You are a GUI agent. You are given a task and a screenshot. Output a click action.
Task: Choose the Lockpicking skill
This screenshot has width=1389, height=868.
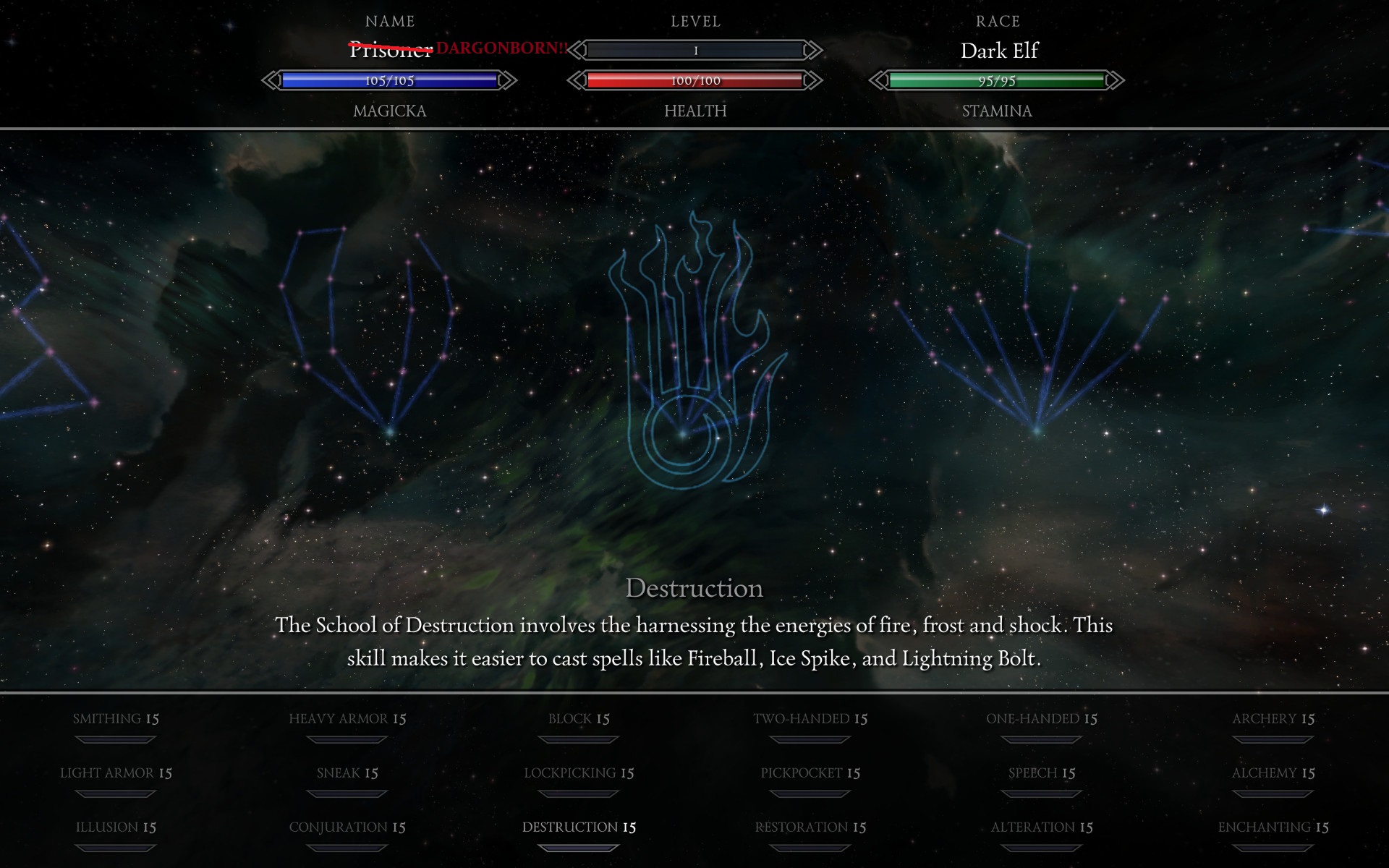coord(579,773)
